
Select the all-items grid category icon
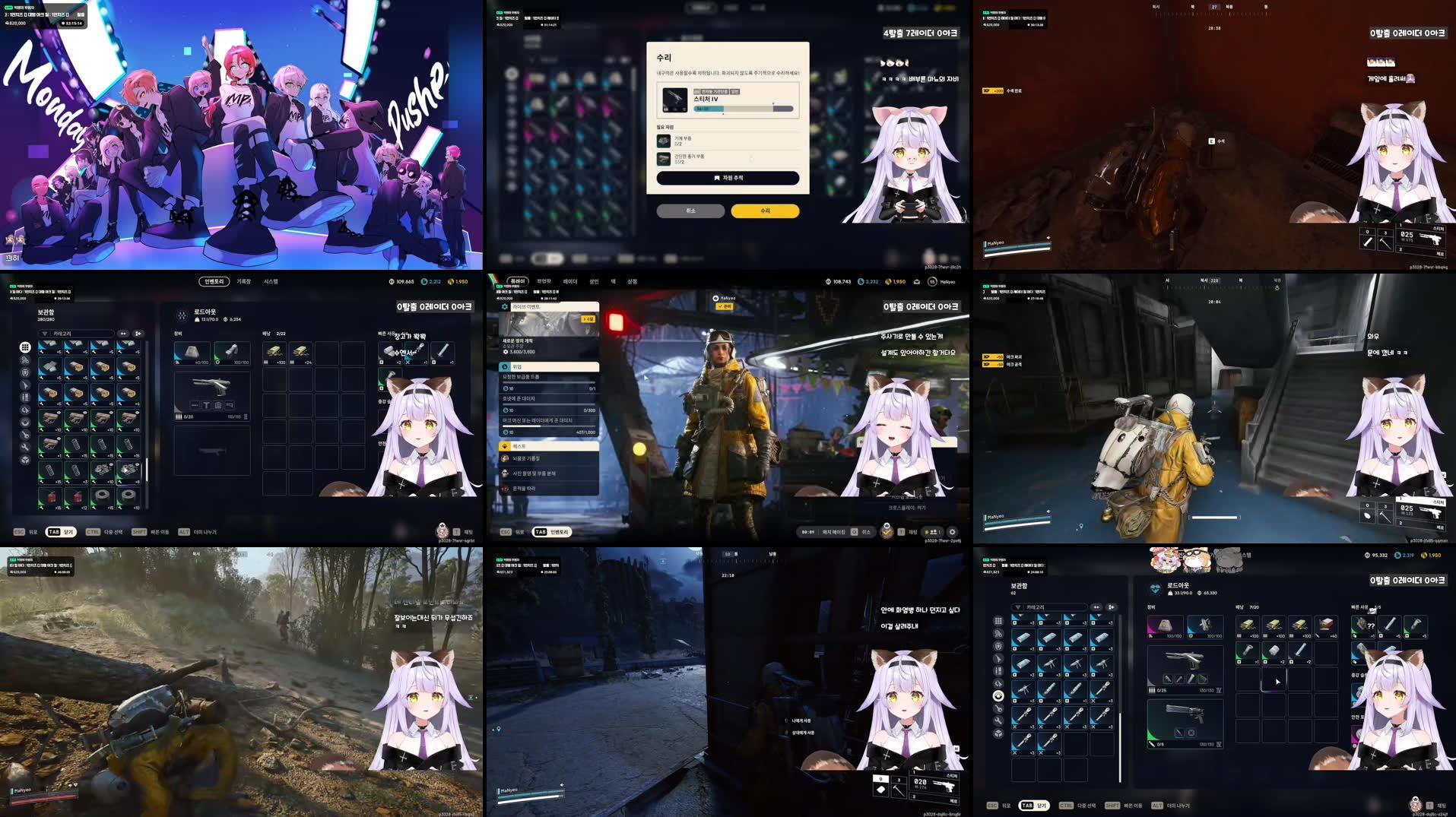point(25,347)
